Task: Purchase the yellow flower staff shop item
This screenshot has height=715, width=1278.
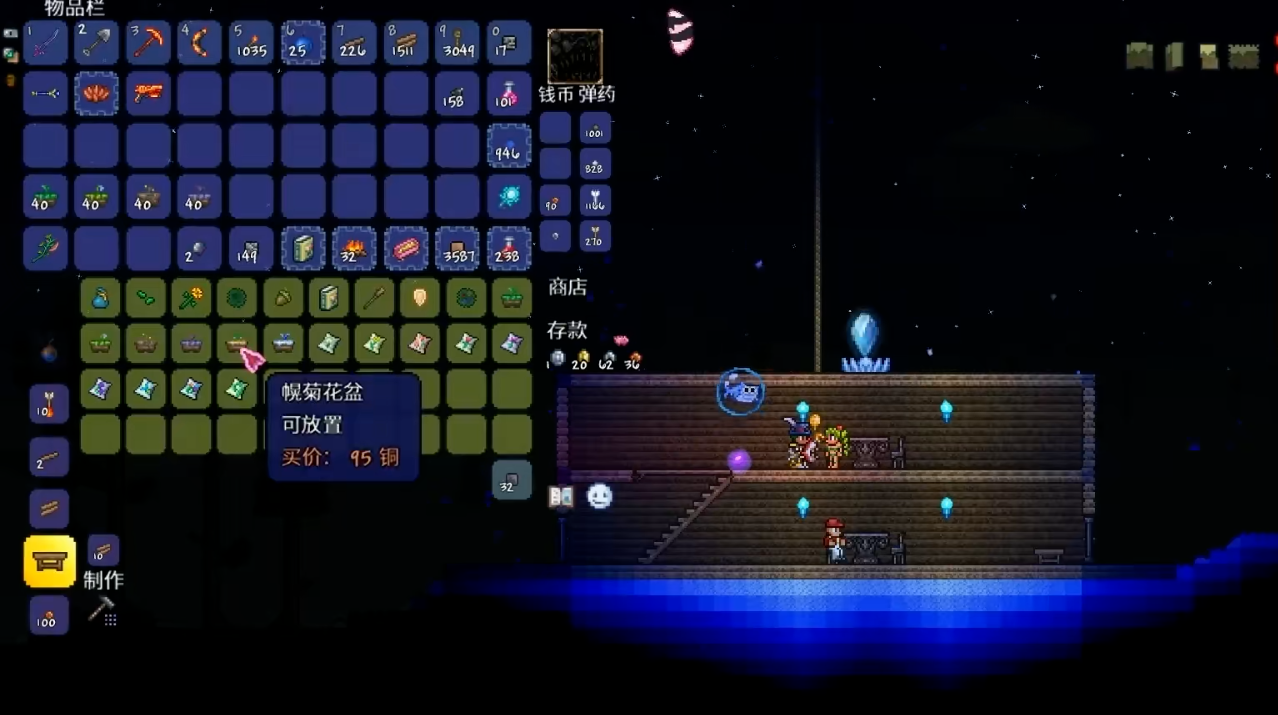Action: (191, 298)
